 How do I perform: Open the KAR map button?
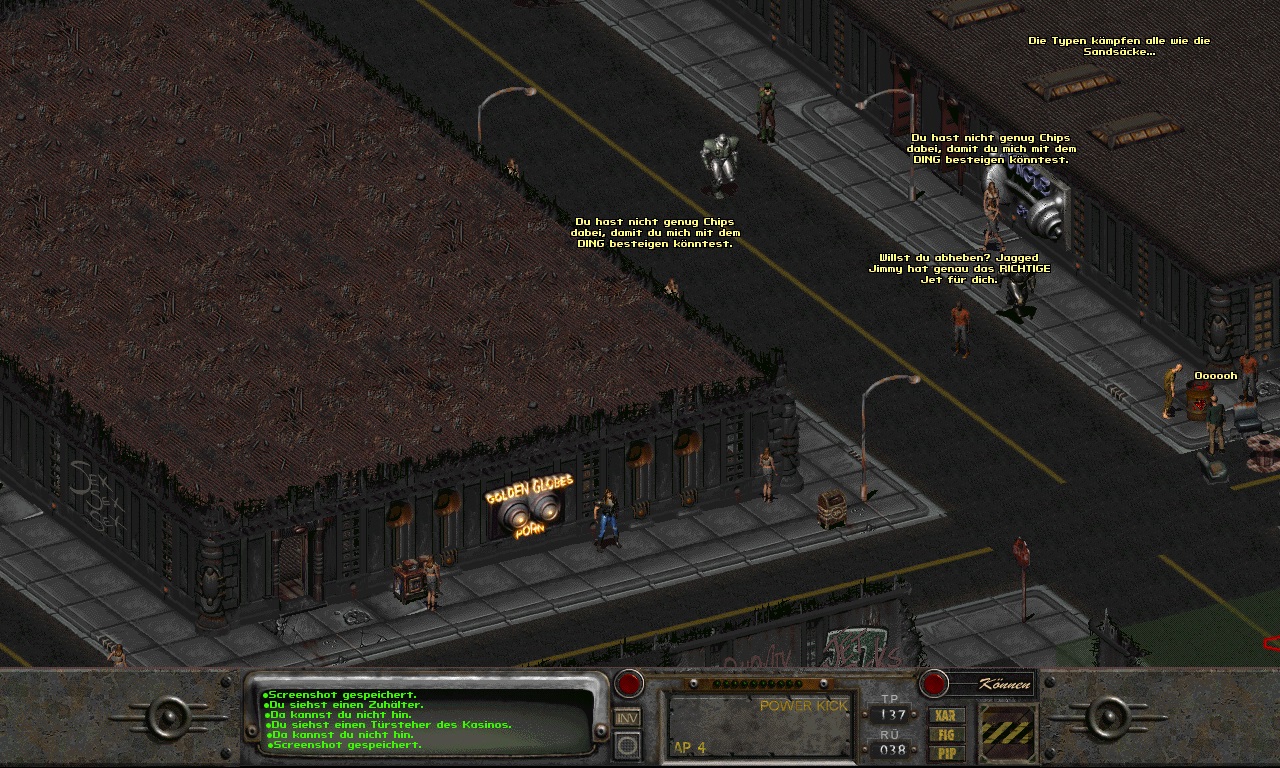[946, 715]
